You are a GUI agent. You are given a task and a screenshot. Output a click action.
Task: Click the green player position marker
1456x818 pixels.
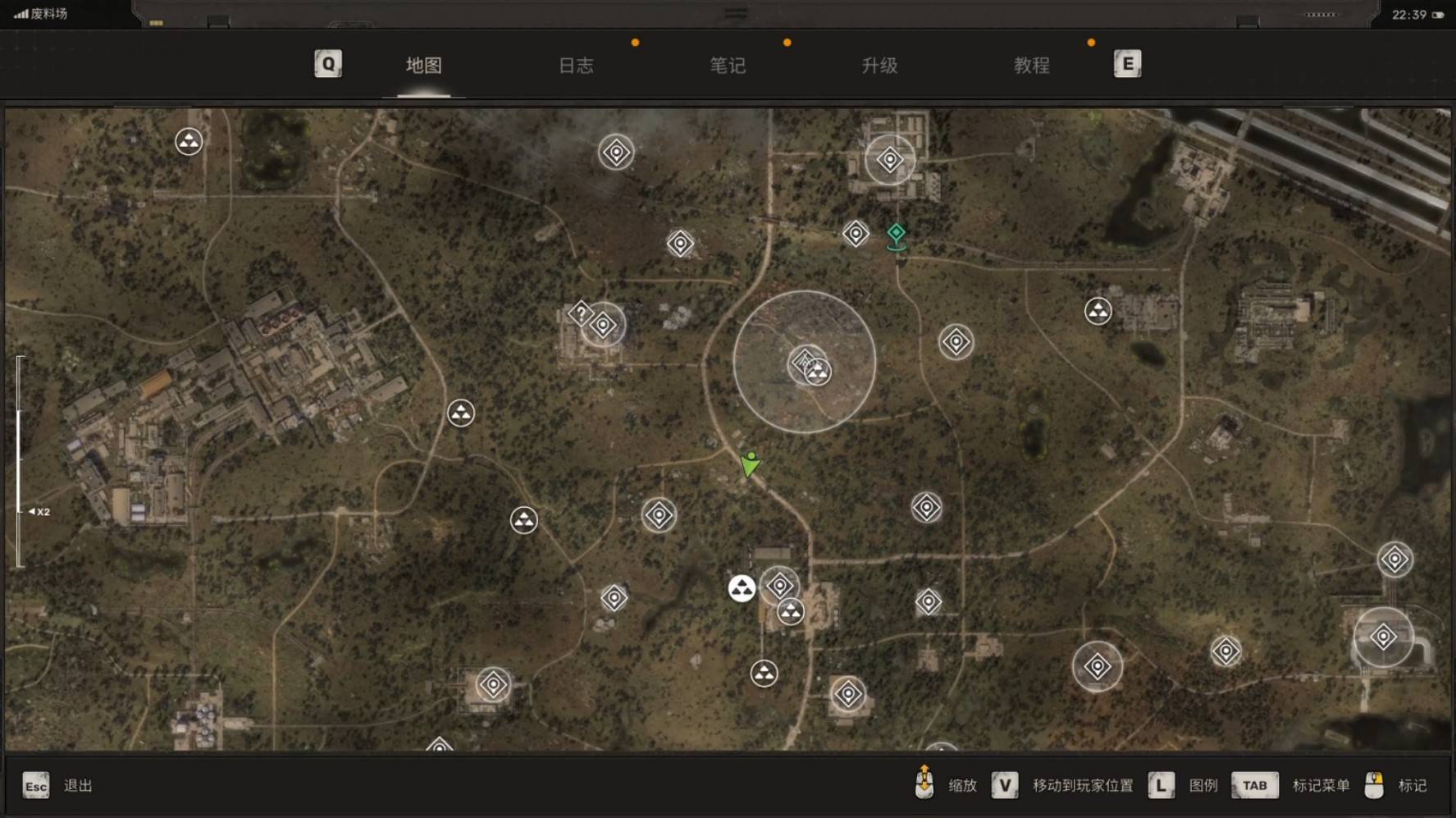coord(750,464)
